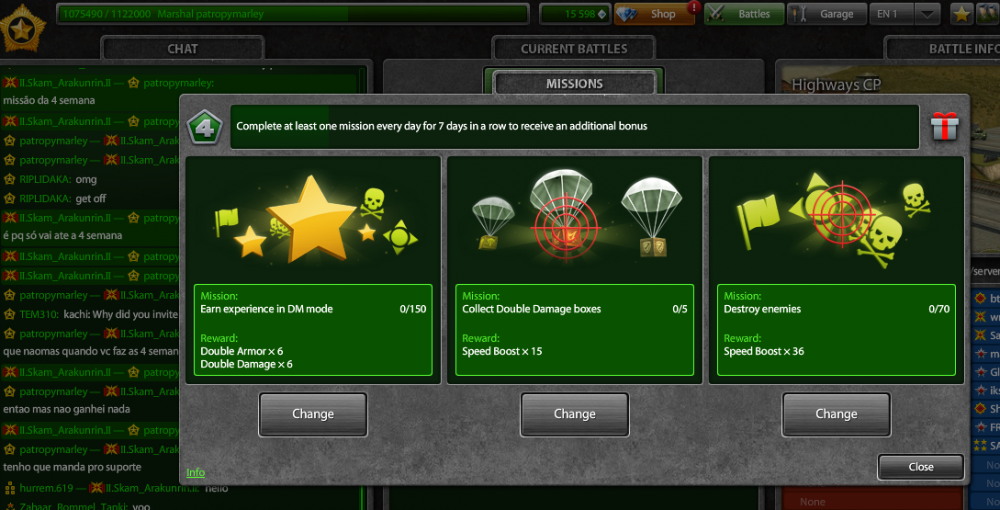Change the Destroy enemies mission
The image size is (1000, 510).
tap(836, 414)
